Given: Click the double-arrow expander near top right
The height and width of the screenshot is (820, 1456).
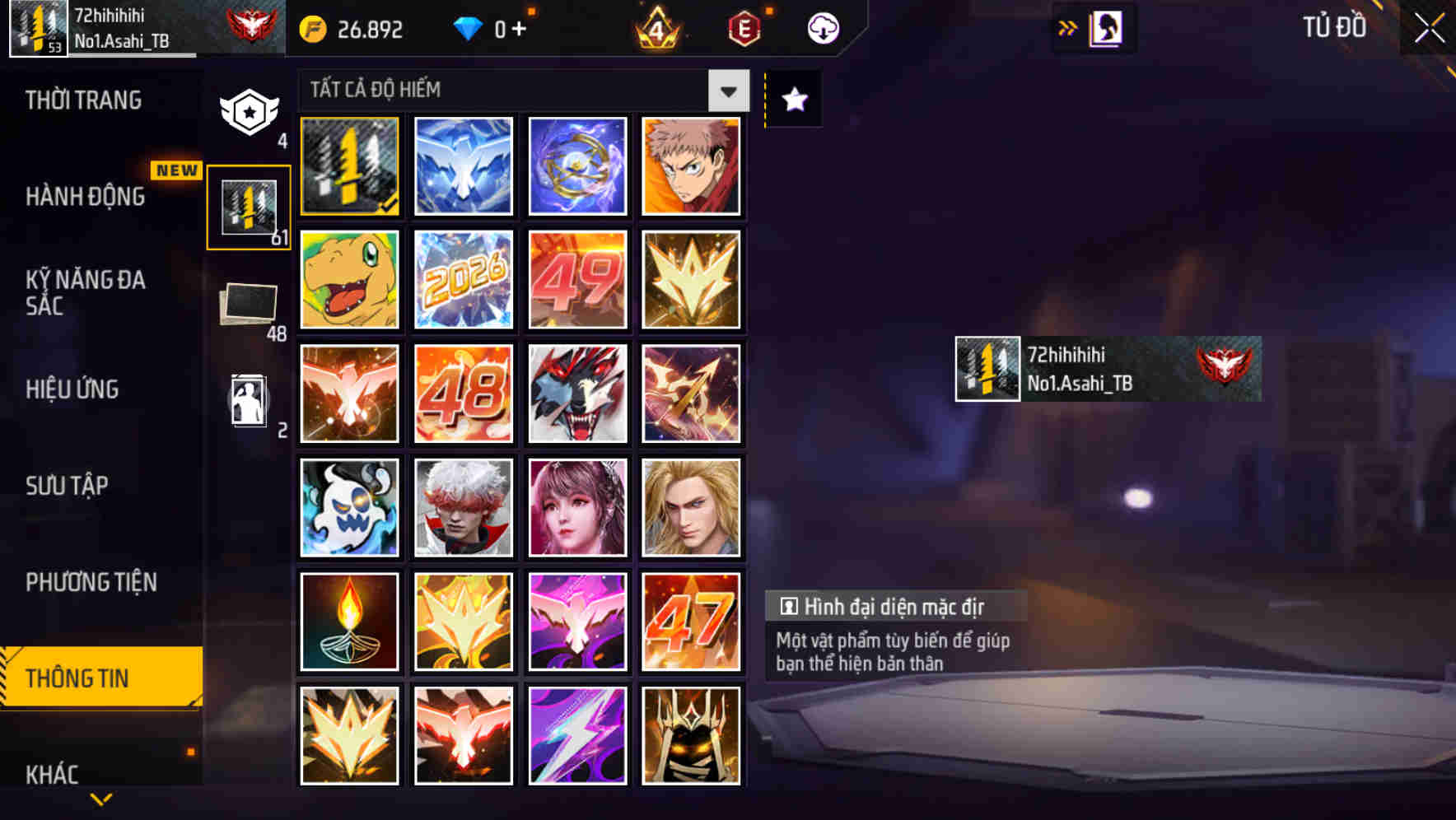Looking at the screenshot, I should 1068,26.
